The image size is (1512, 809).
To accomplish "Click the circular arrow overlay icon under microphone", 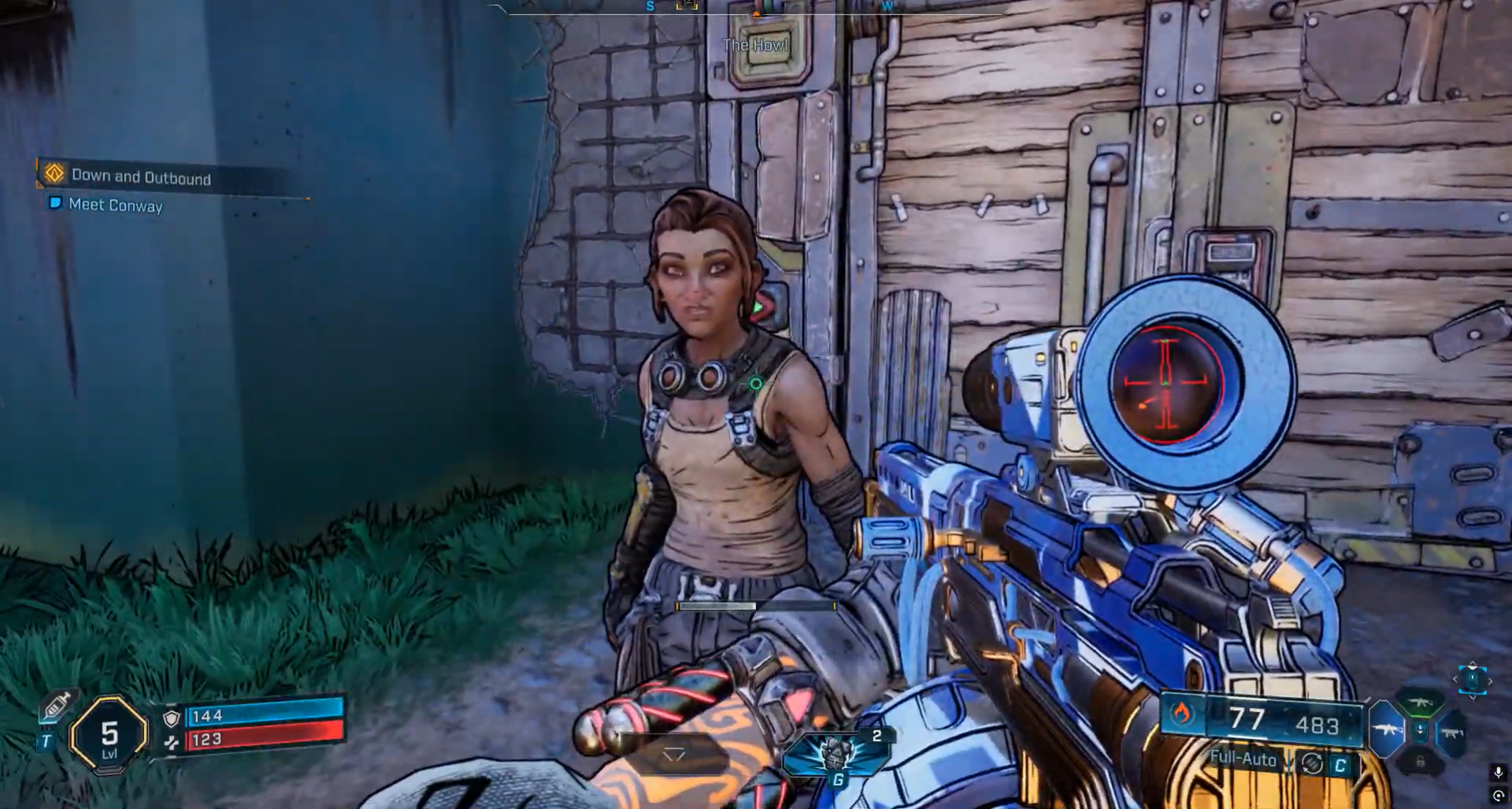I will (1498, 796).
